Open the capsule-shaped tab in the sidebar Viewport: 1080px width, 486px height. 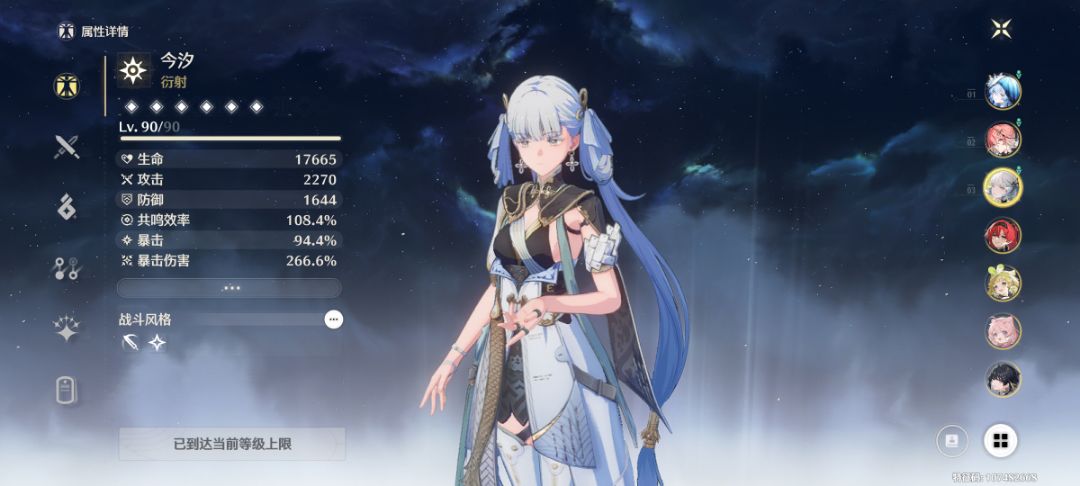(67, 390)
